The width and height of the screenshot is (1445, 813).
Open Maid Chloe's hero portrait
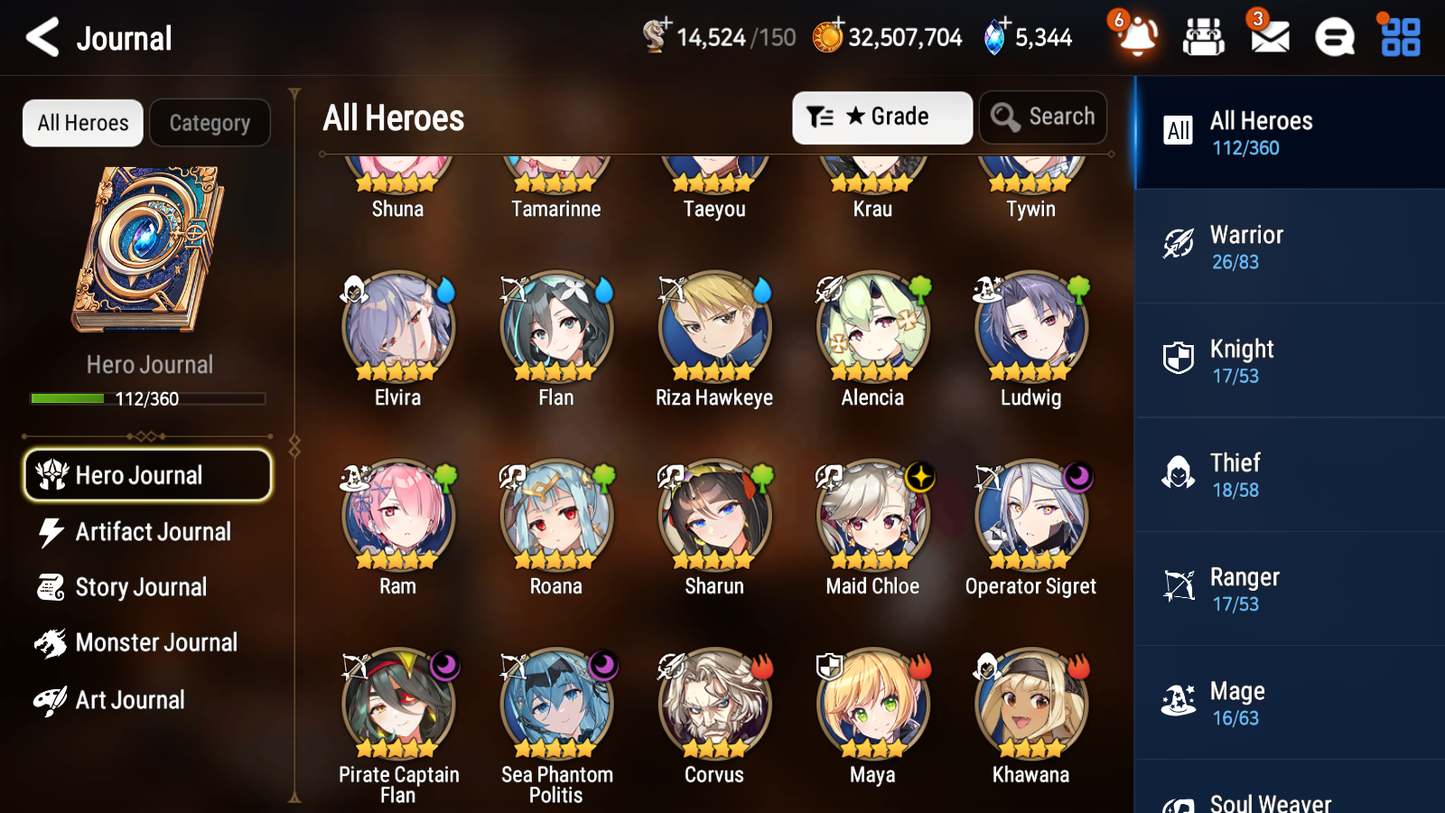tap(872, 516)
